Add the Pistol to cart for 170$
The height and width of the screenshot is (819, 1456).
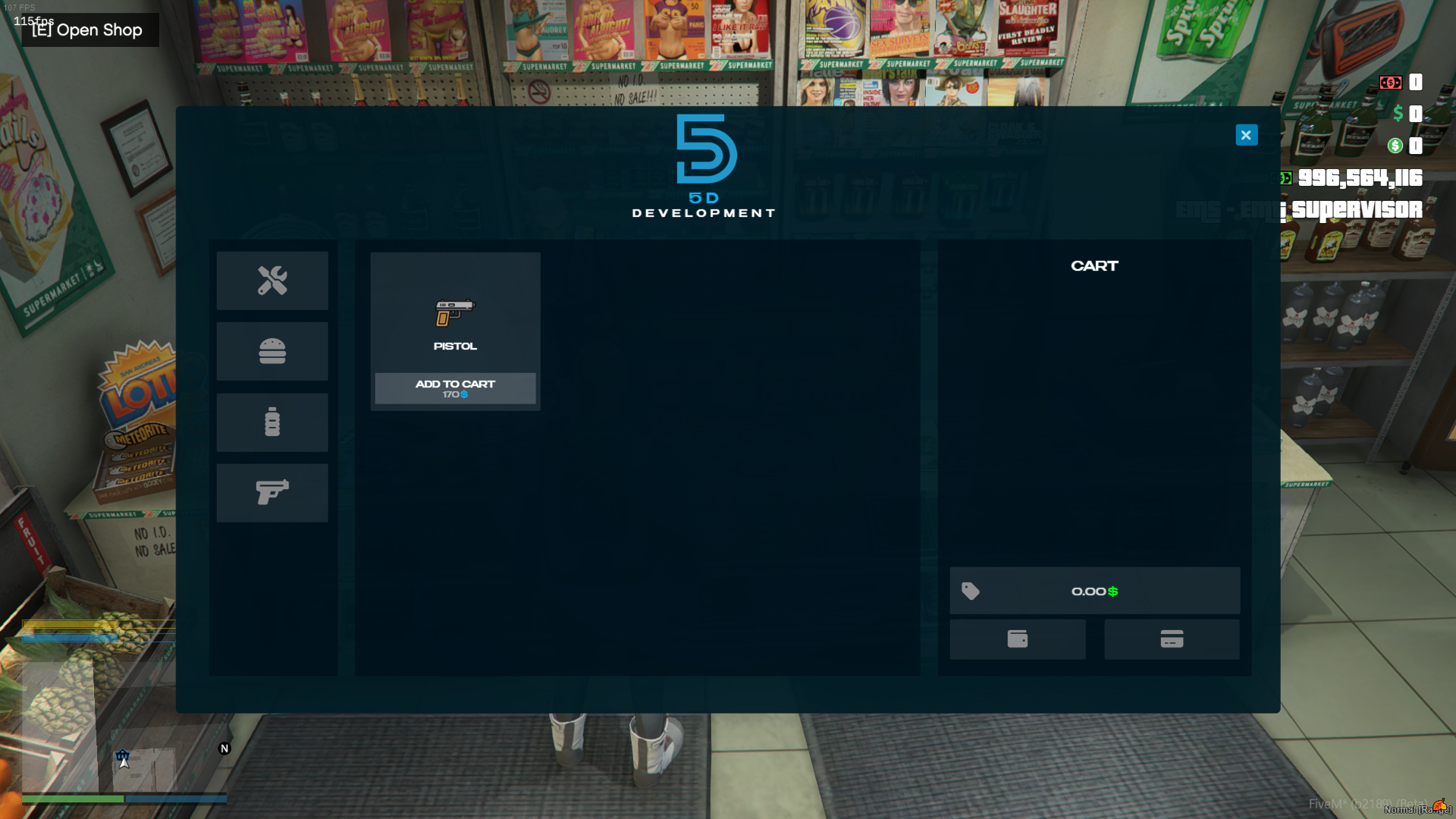pos(454,388)
